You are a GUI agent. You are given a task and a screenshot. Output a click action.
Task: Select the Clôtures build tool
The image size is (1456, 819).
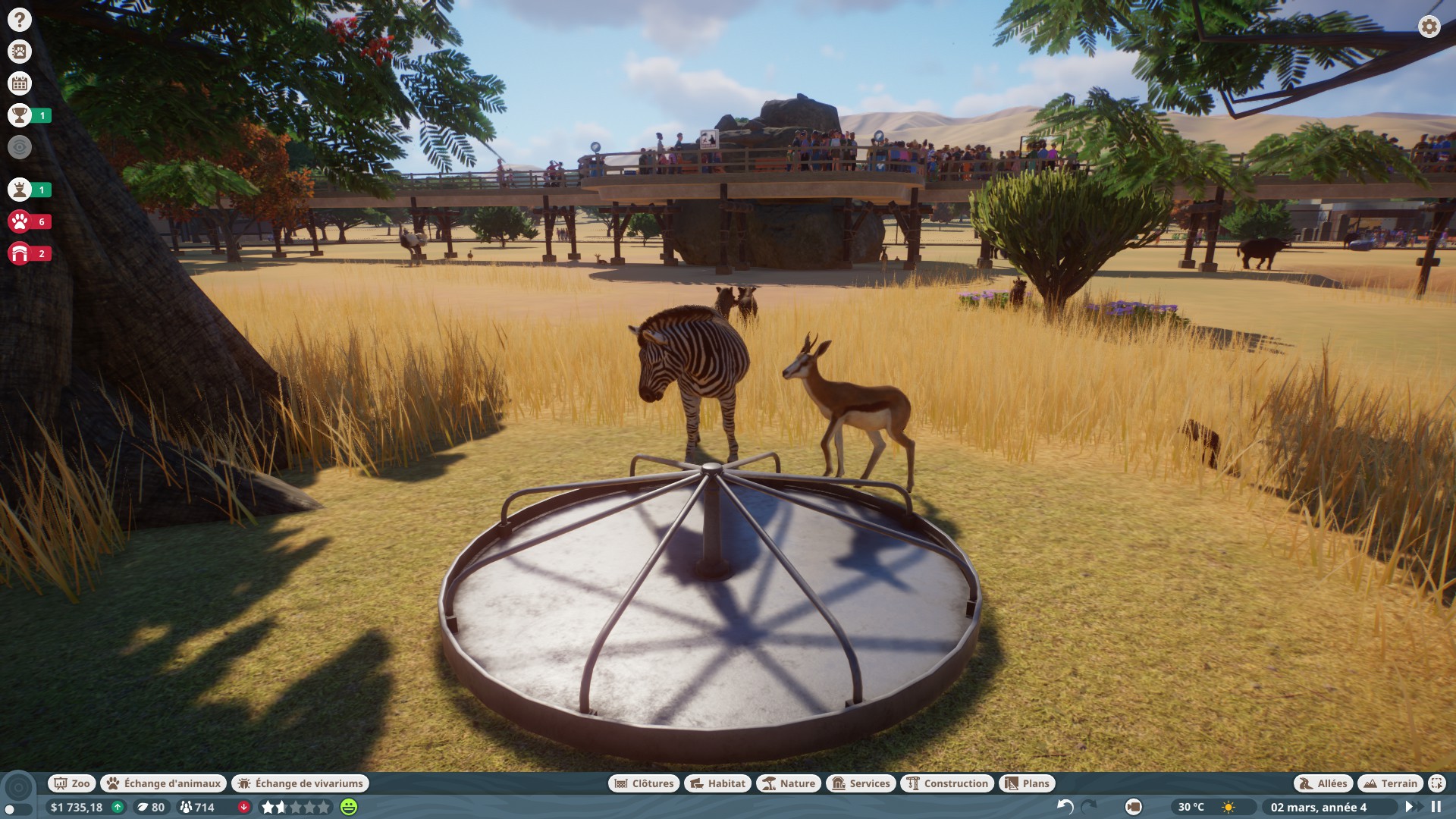644,783
